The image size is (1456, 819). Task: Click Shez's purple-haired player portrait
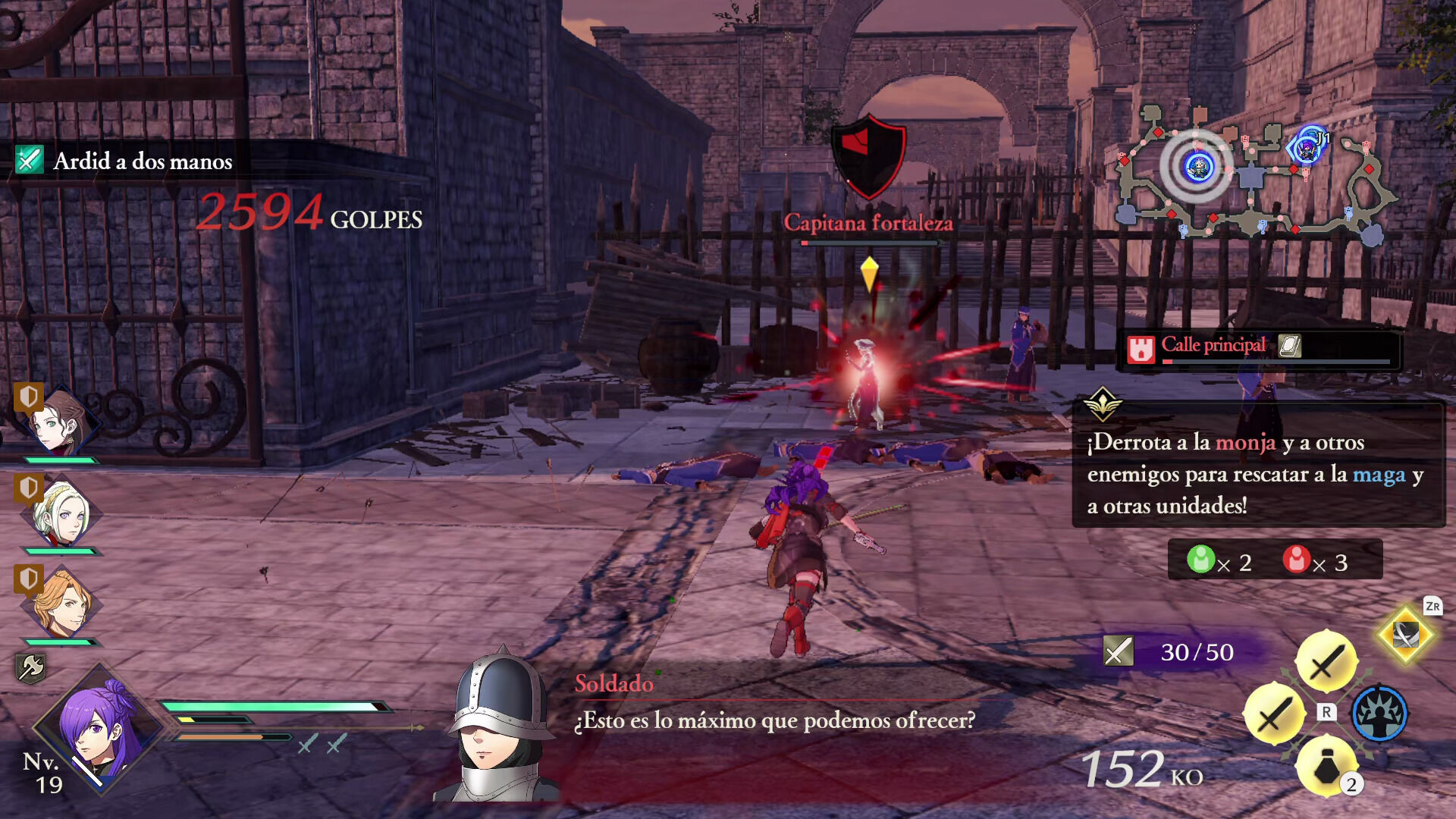pyautogui.click(x=97, y=730)
